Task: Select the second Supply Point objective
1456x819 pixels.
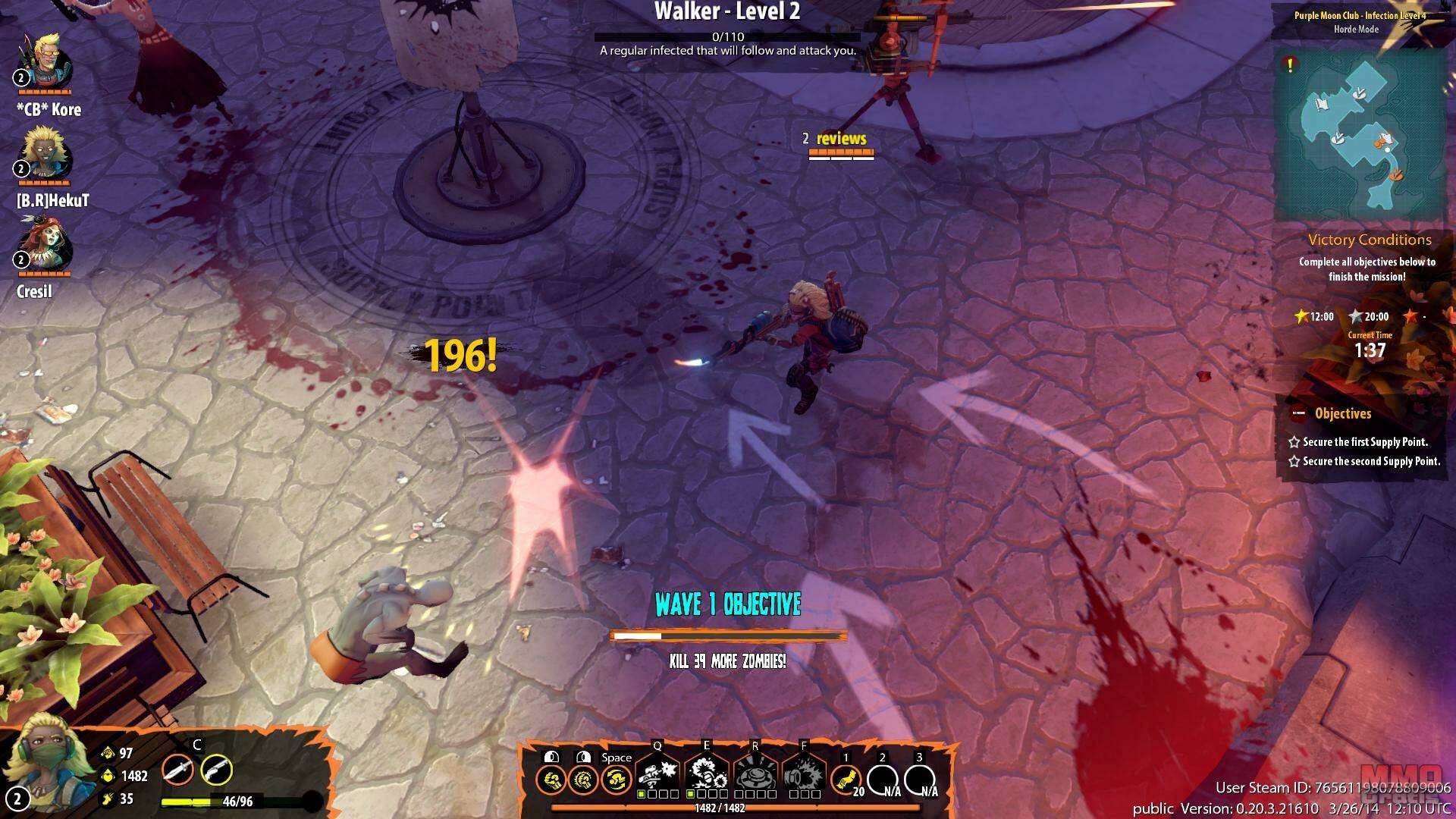Action: [x=1370, y=461]
